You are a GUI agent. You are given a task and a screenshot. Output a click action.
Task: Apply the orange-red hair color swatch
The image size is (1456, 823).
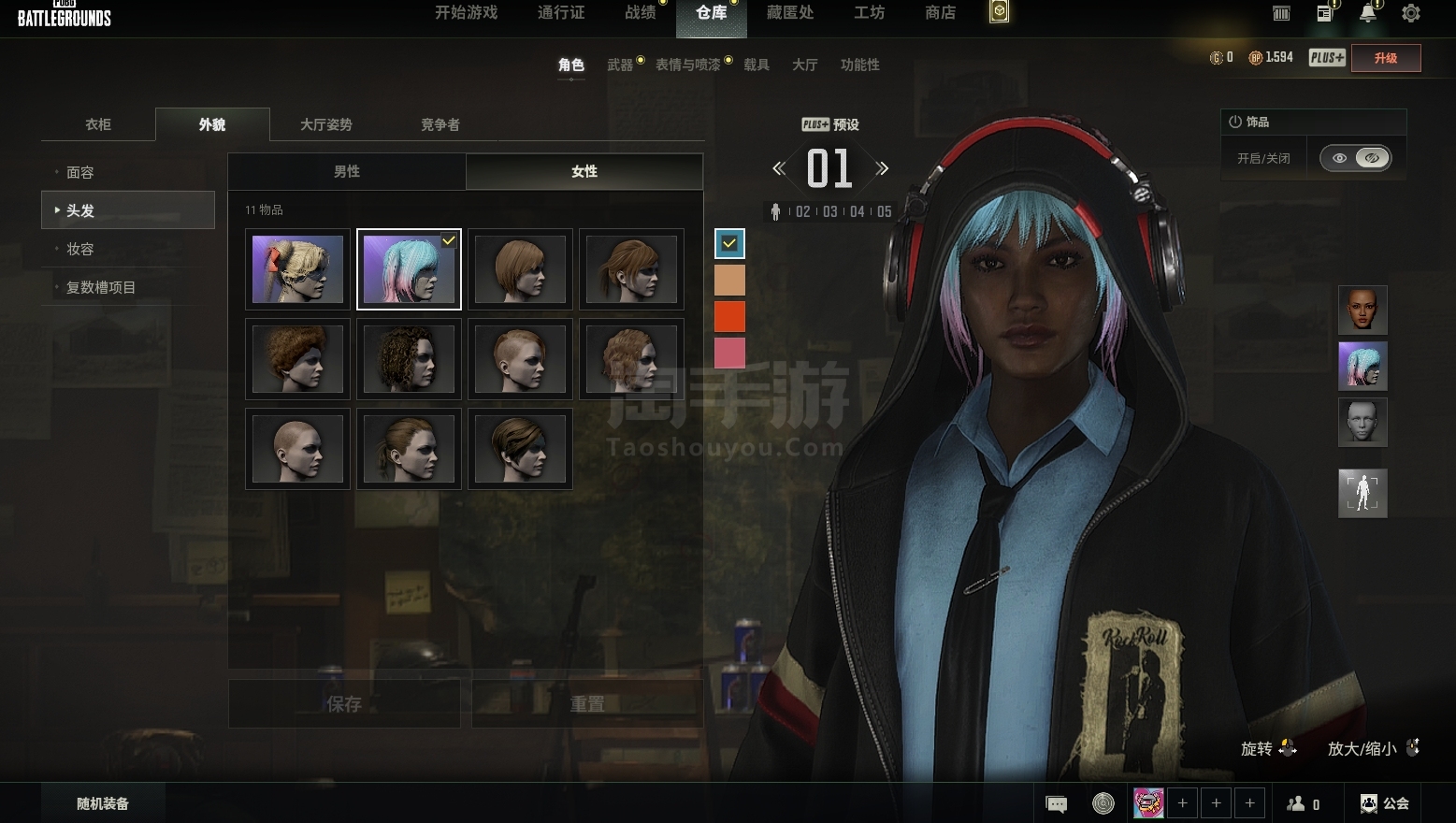pos(729,317)
